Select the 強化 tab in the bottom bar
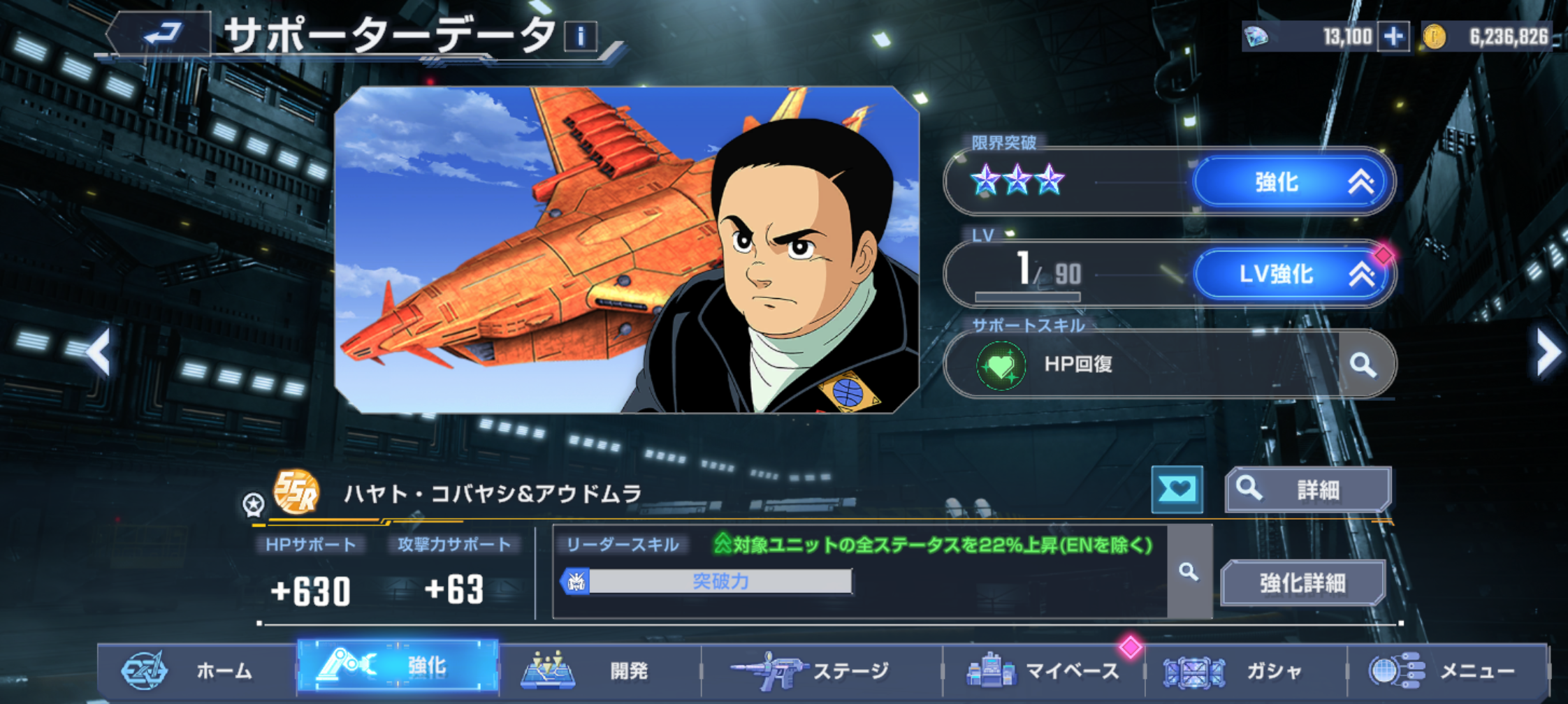The height and width of the screenshot is (704, 1568). pyautogui.click(x=398, y=666)
